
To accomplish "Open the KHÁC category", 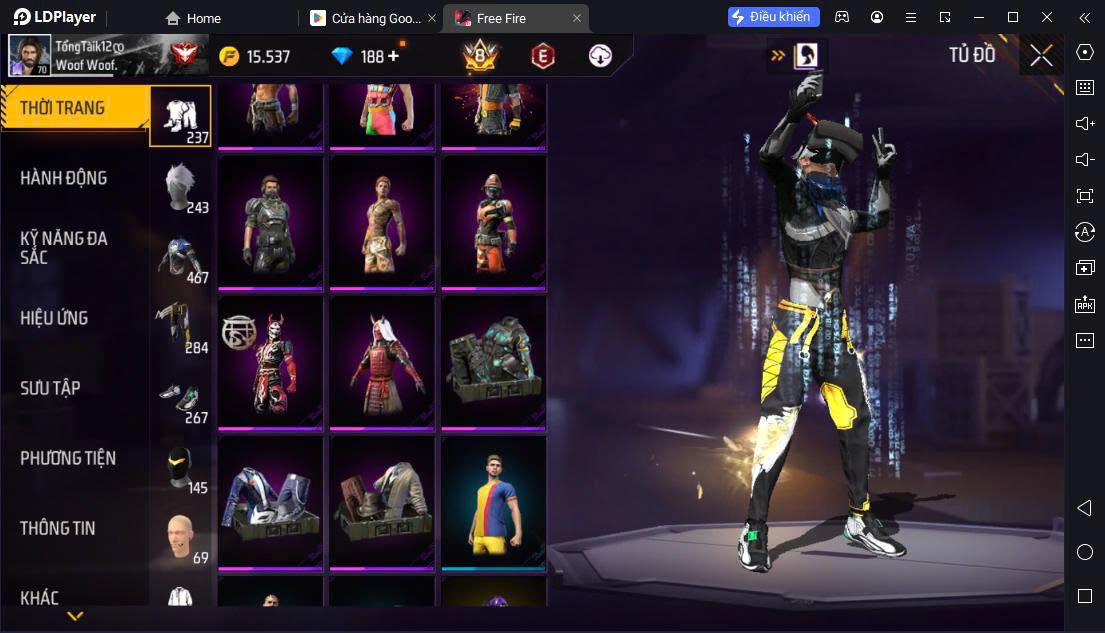I will [40, 598].
